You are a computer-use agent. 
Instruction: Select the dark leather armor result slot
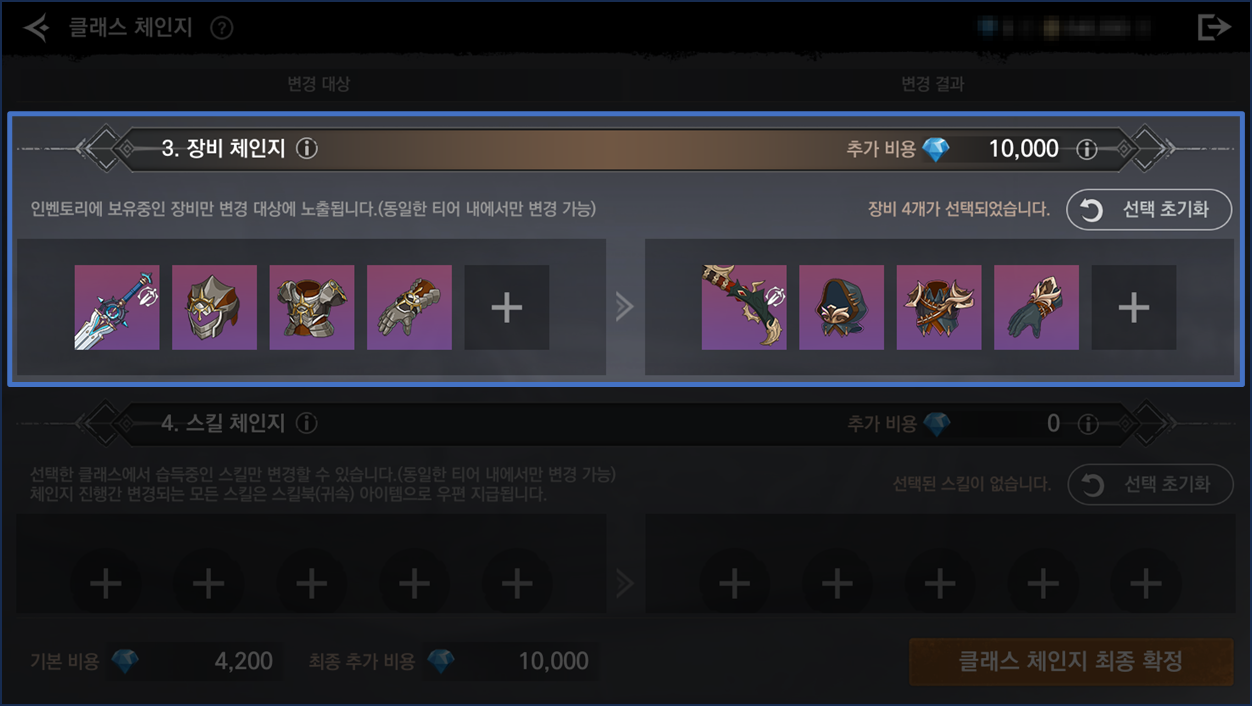939,308
